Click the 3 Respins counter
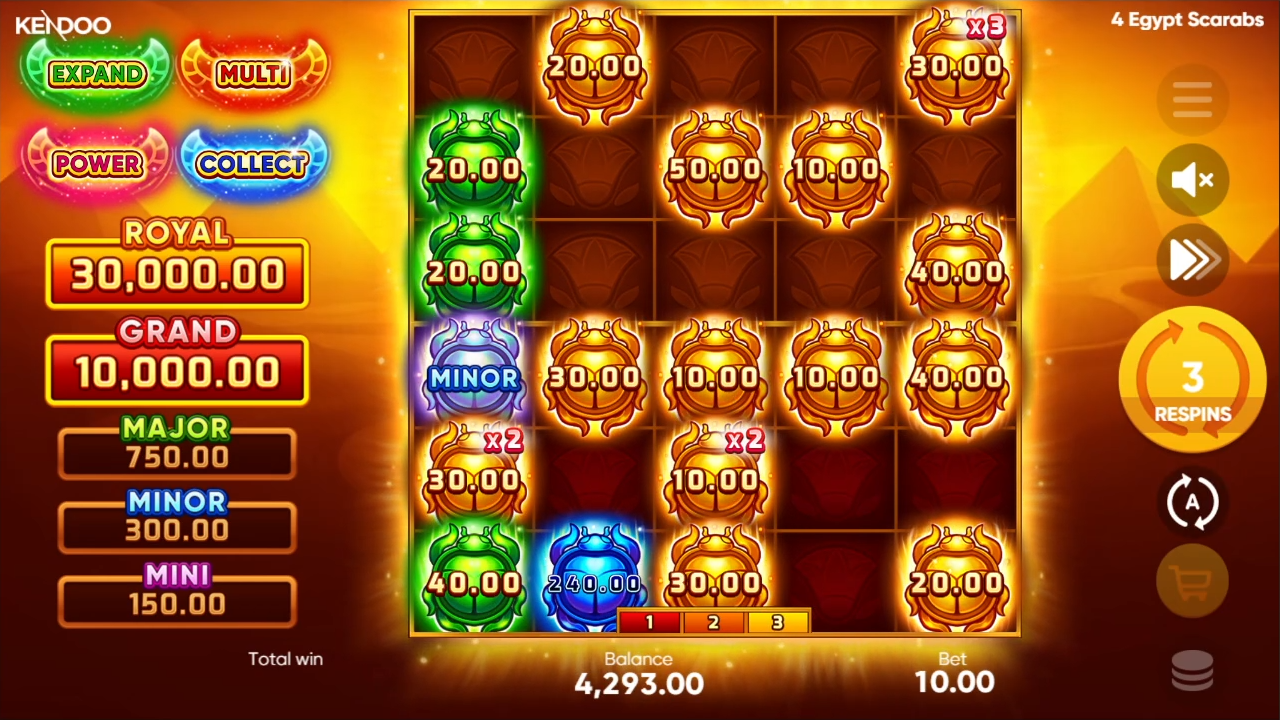 (1191, 380)
